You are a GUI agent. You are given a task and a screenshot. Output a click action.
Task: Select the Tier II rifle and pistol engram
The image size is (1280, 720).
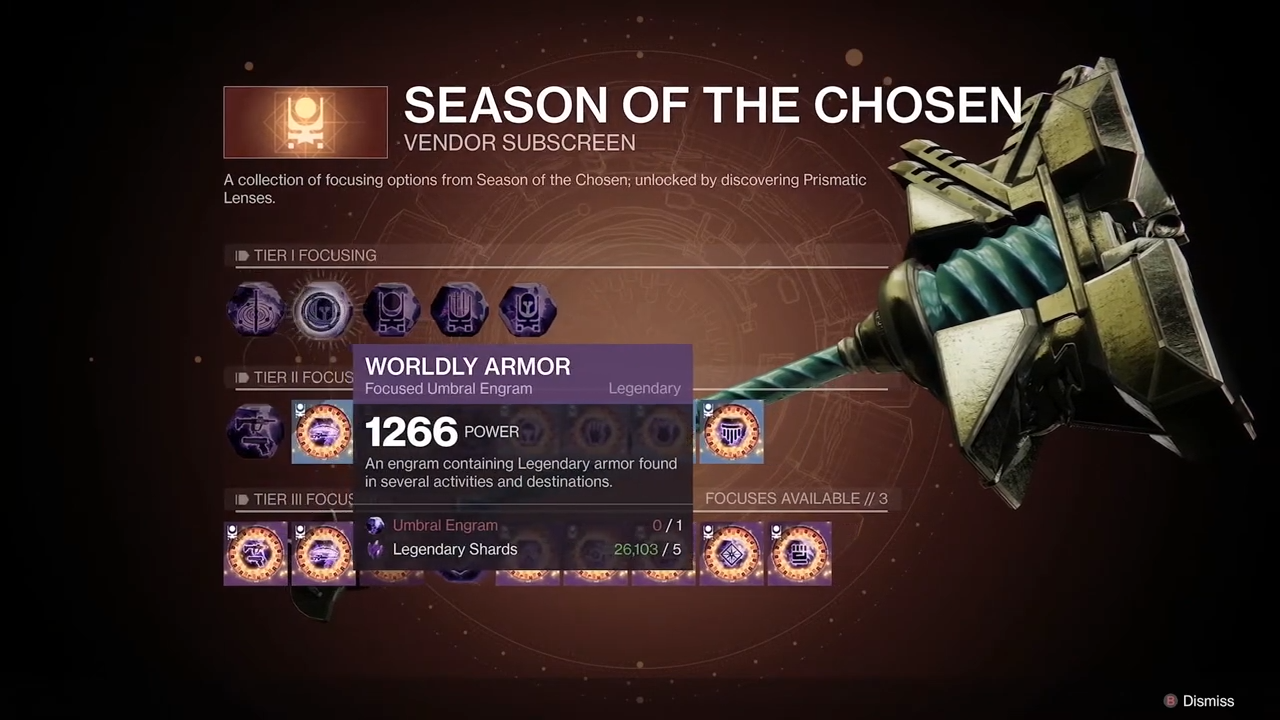point(255,432)
